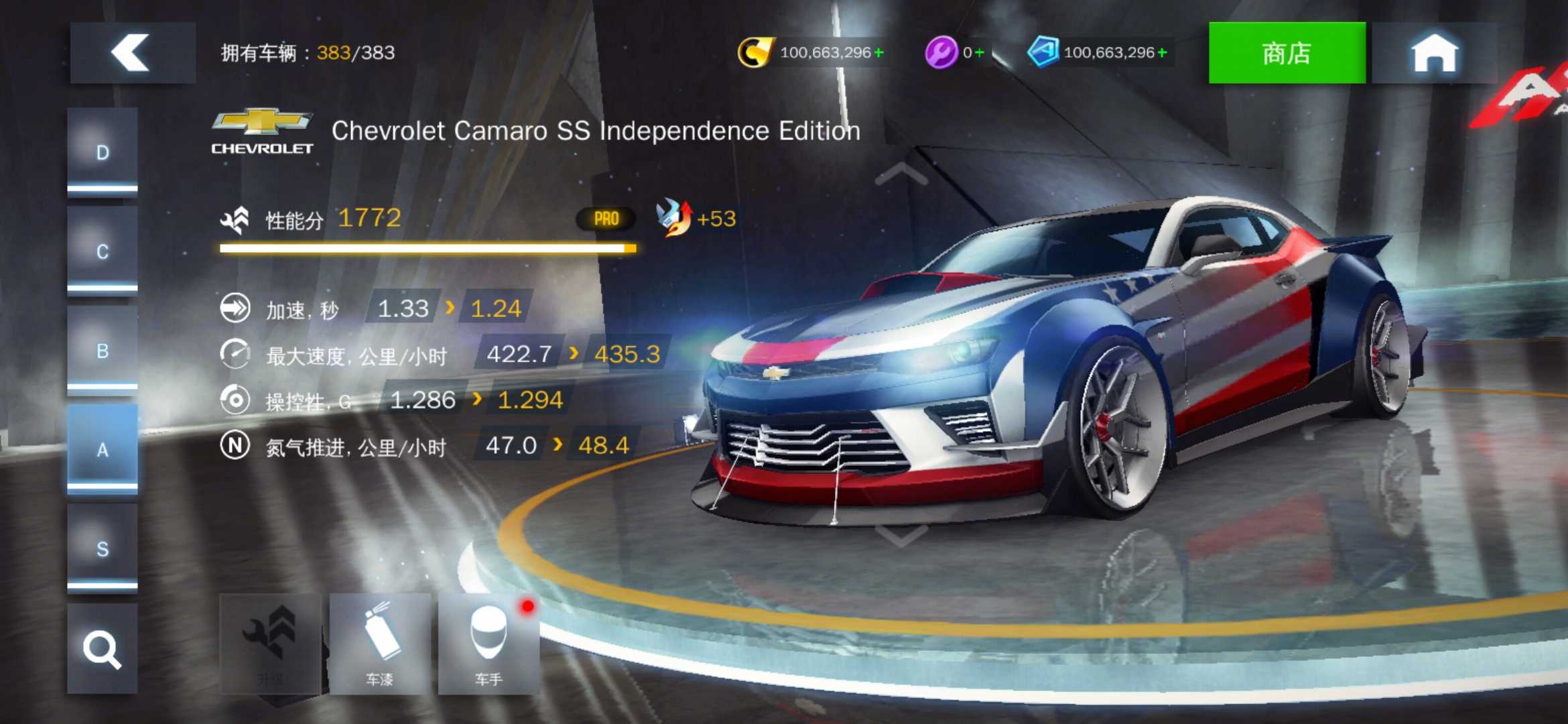Select the C class tab
This screenshot has width=1568, height=724.
[x=103, y=251]
